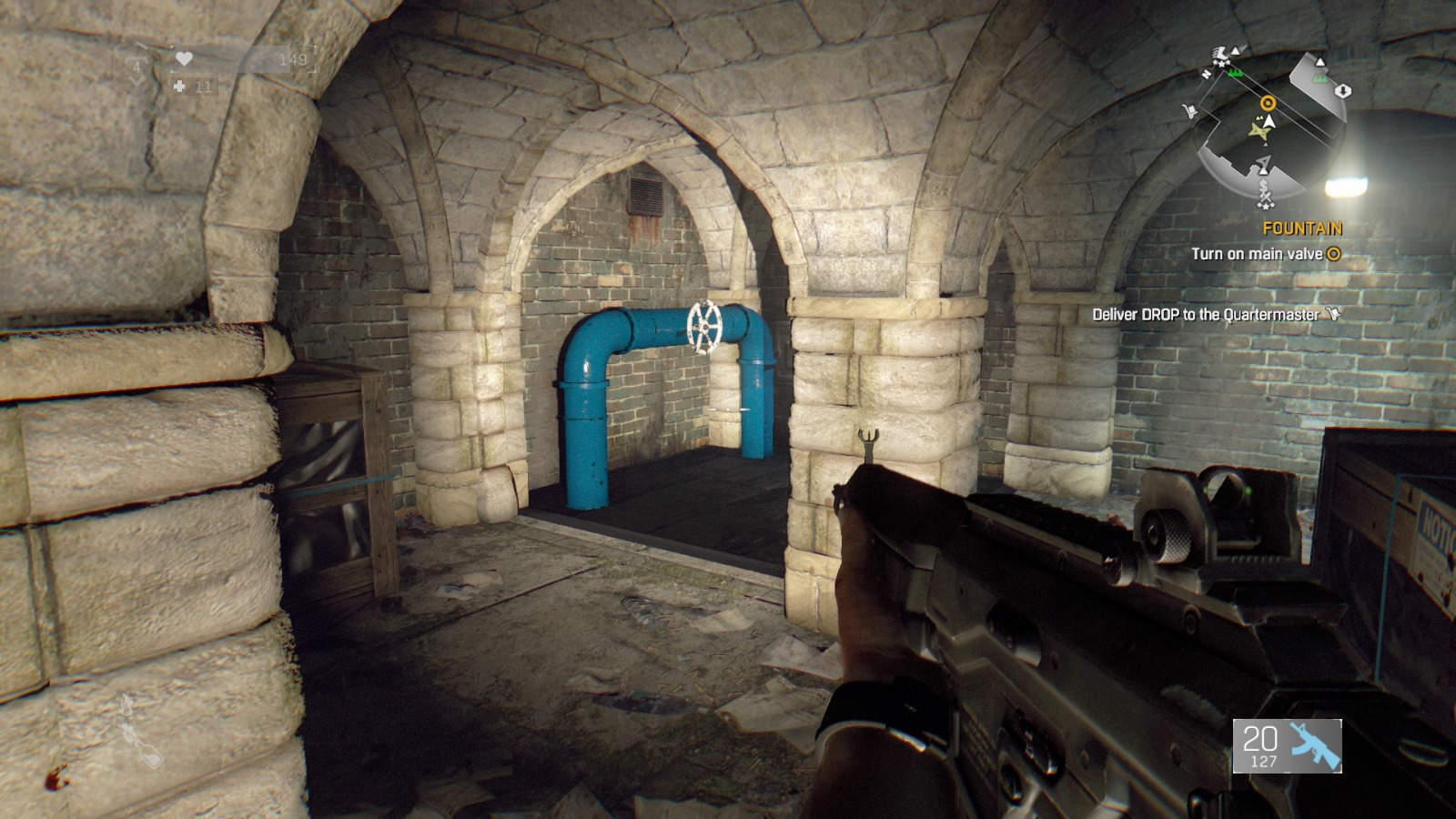Select the player arrow in the minimap center

click(1269, 122)
